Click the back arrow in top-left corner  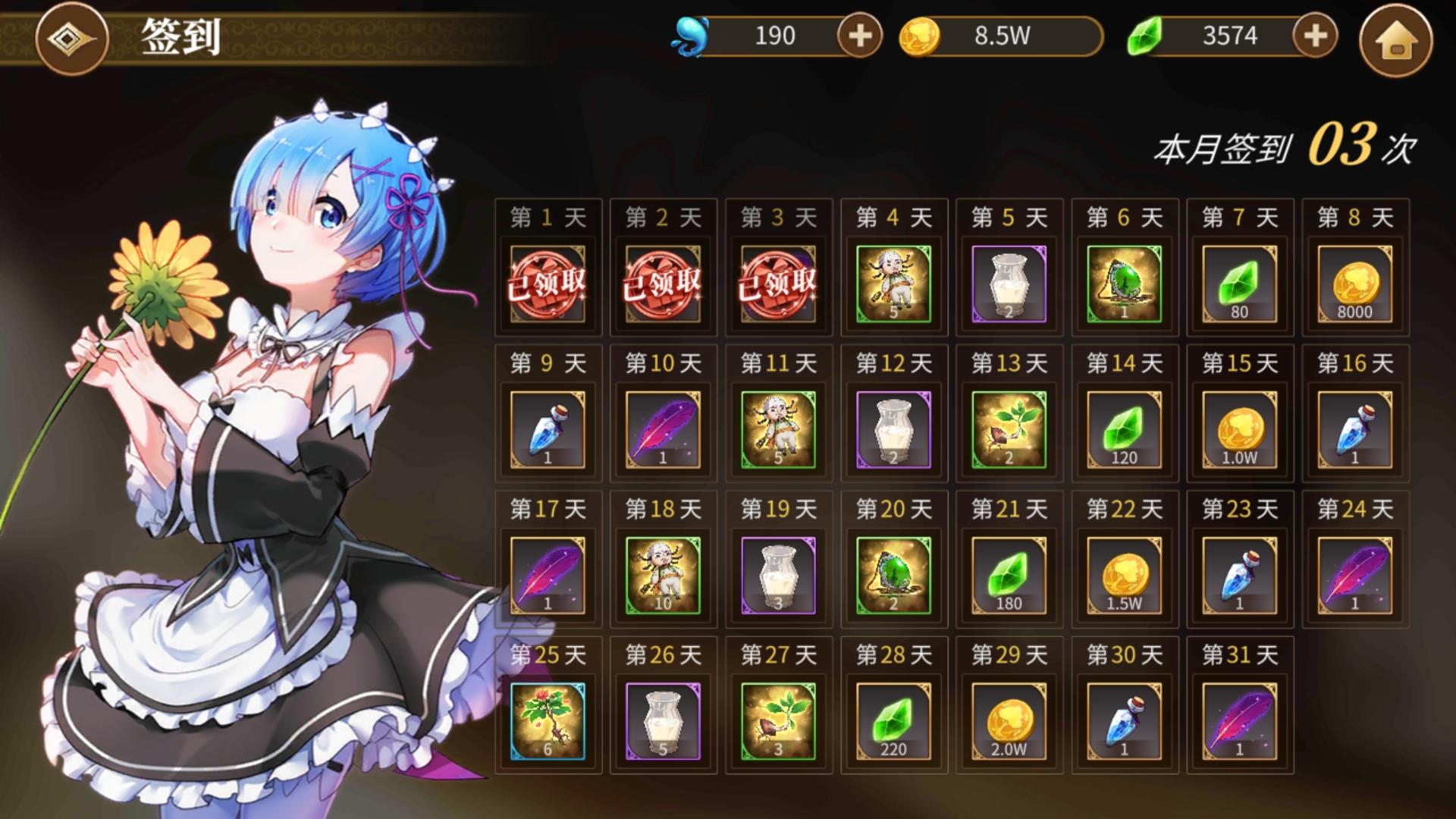(x=72, y=39)
